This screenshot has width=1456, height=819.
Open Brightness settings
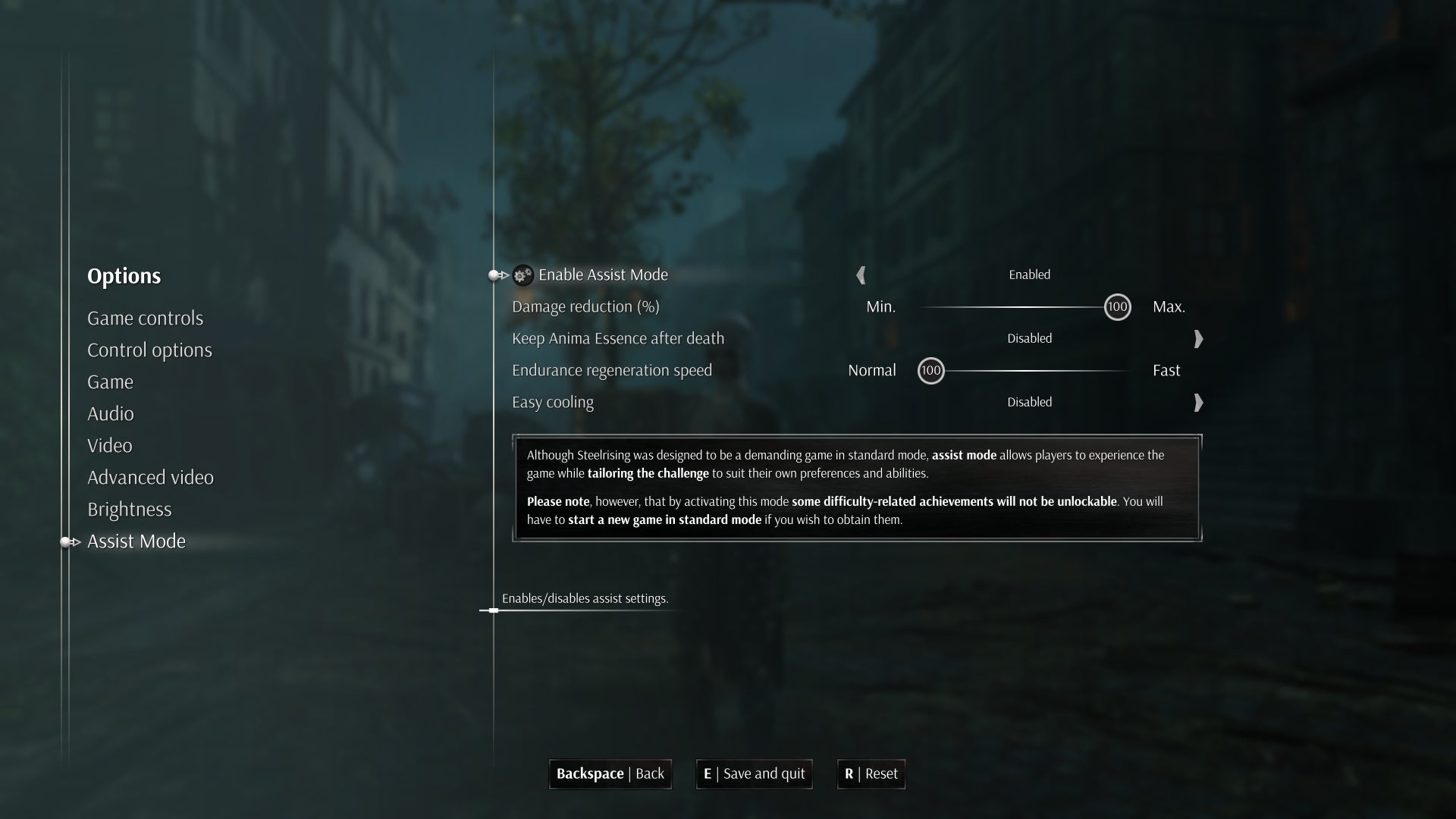[129, 510]
